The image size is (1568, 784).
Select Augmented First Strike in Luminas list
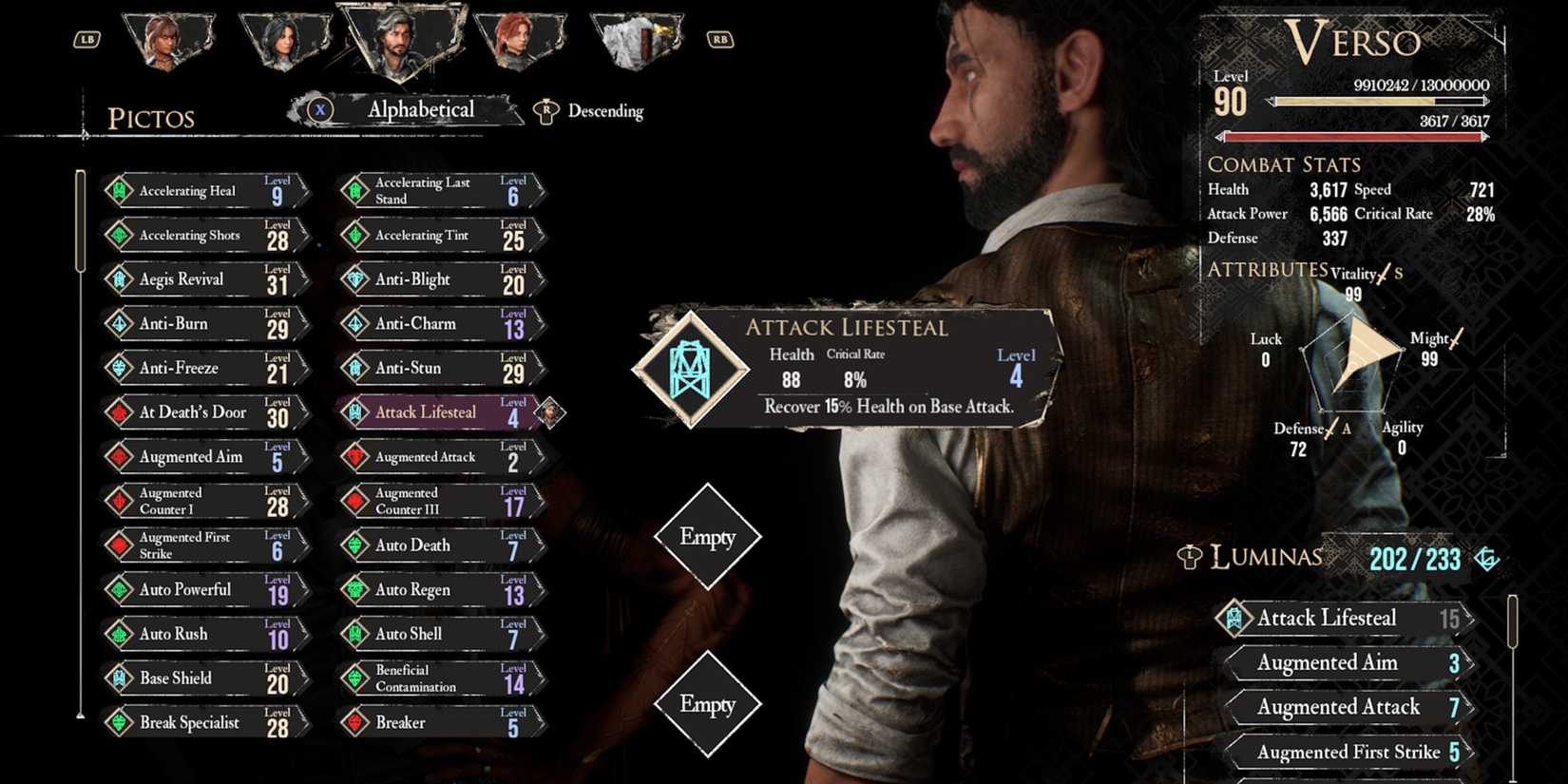tap(1348, 753)
